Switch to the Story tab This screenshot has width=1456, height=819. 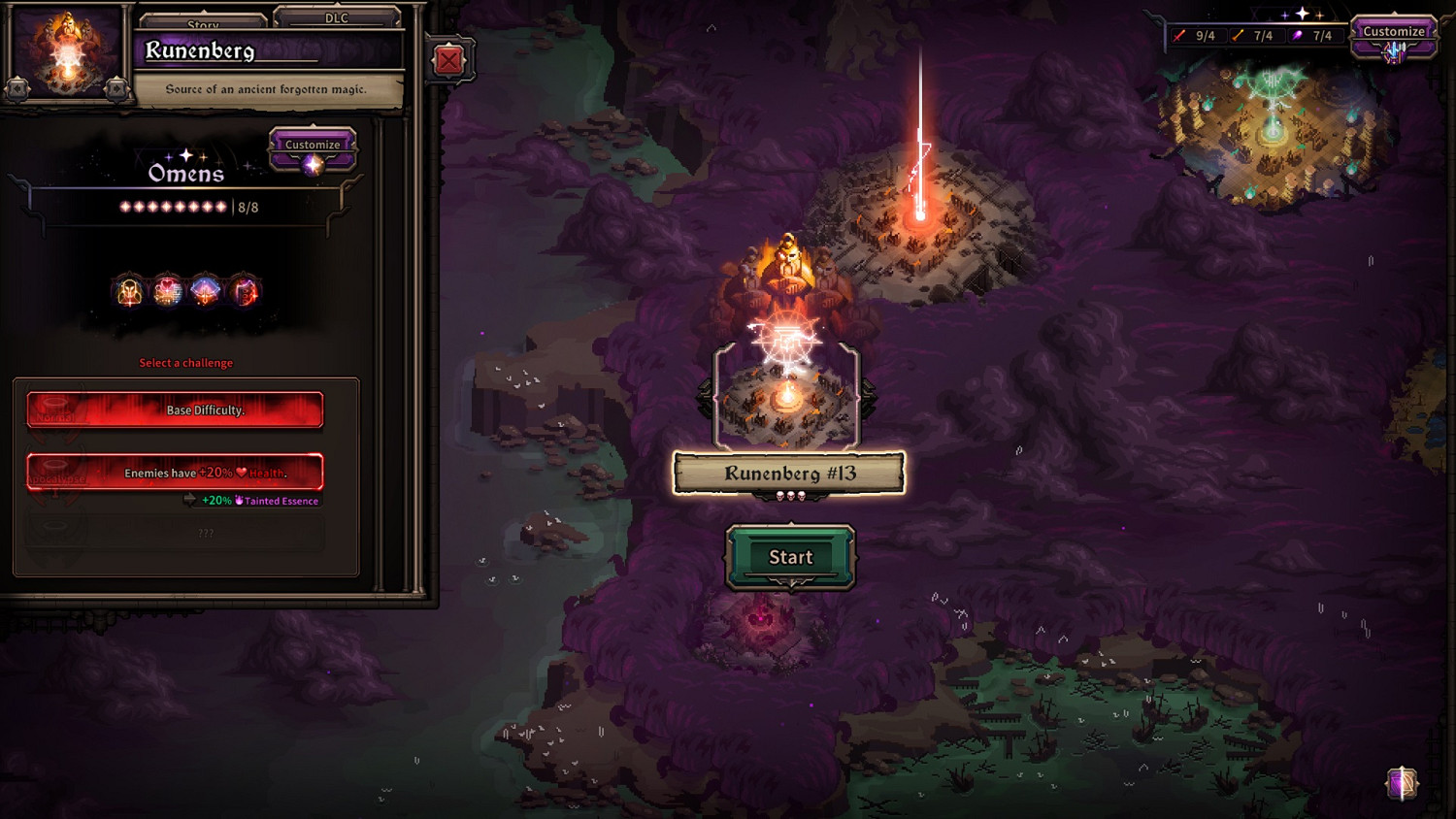203,21
